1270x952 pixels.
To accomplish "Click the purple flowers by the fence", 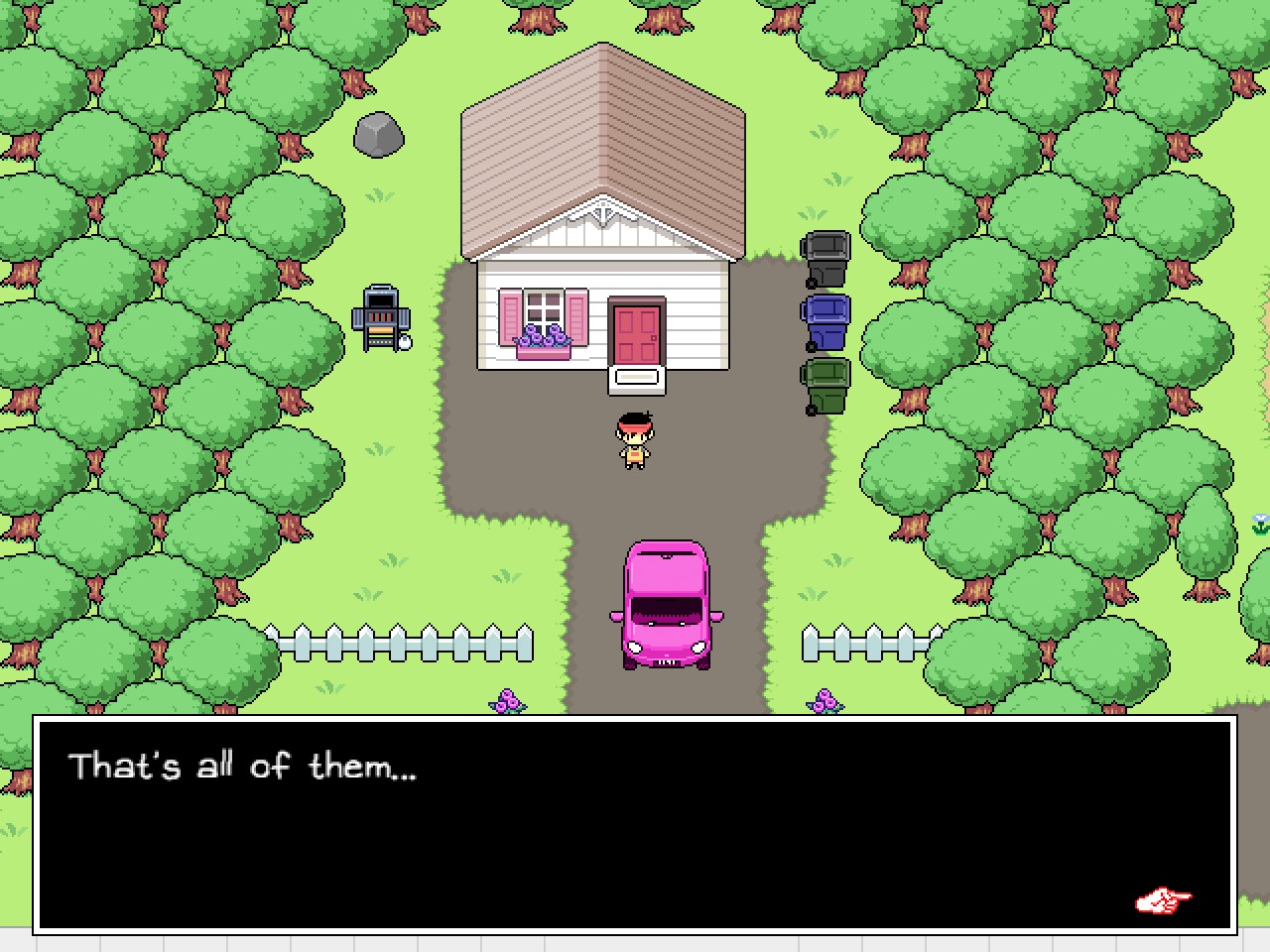I will (x=506, y=701).
